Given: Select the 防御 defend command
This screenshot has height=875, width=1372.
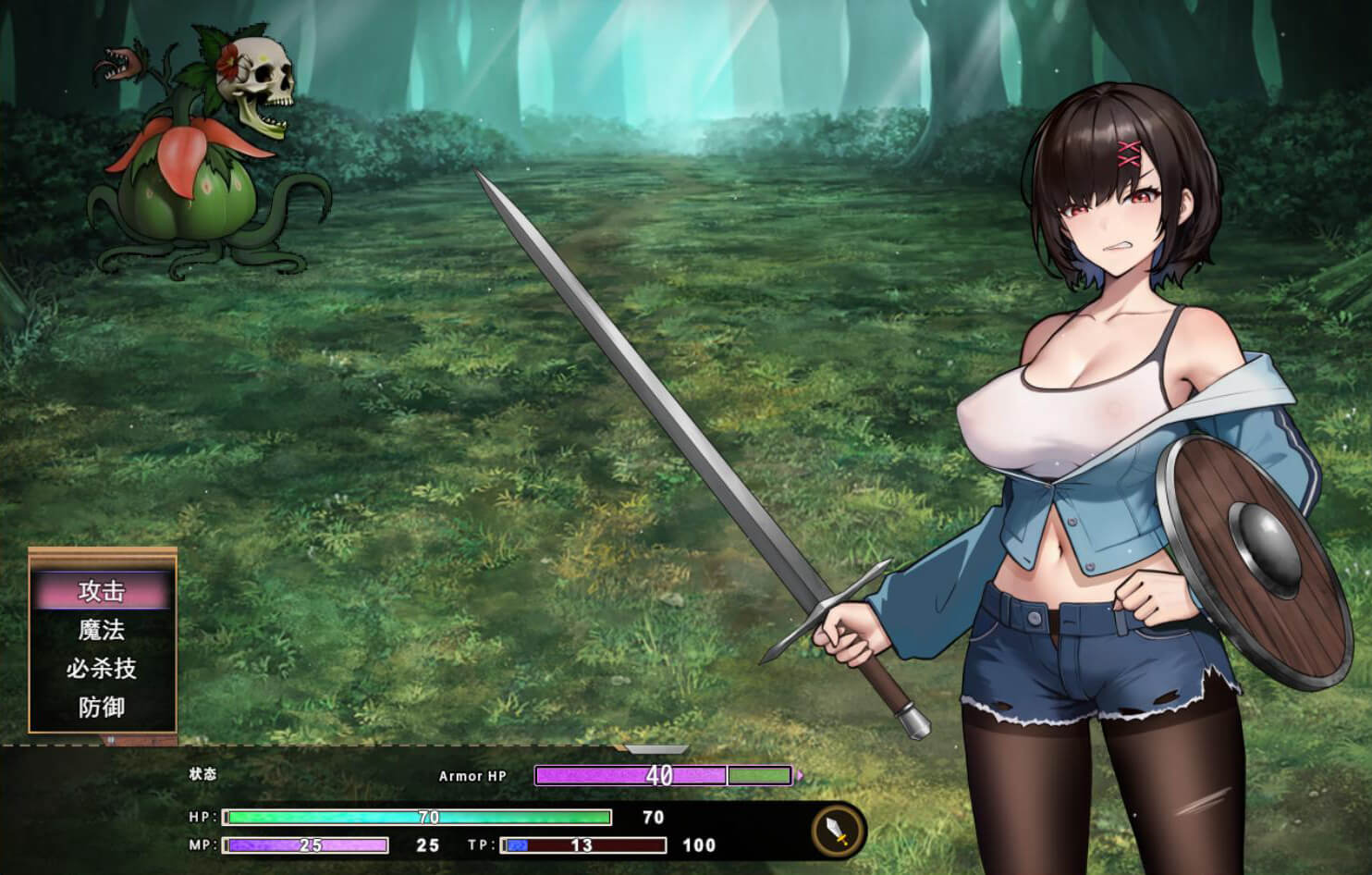Looking at the screenshot, I should click(102, 708).
